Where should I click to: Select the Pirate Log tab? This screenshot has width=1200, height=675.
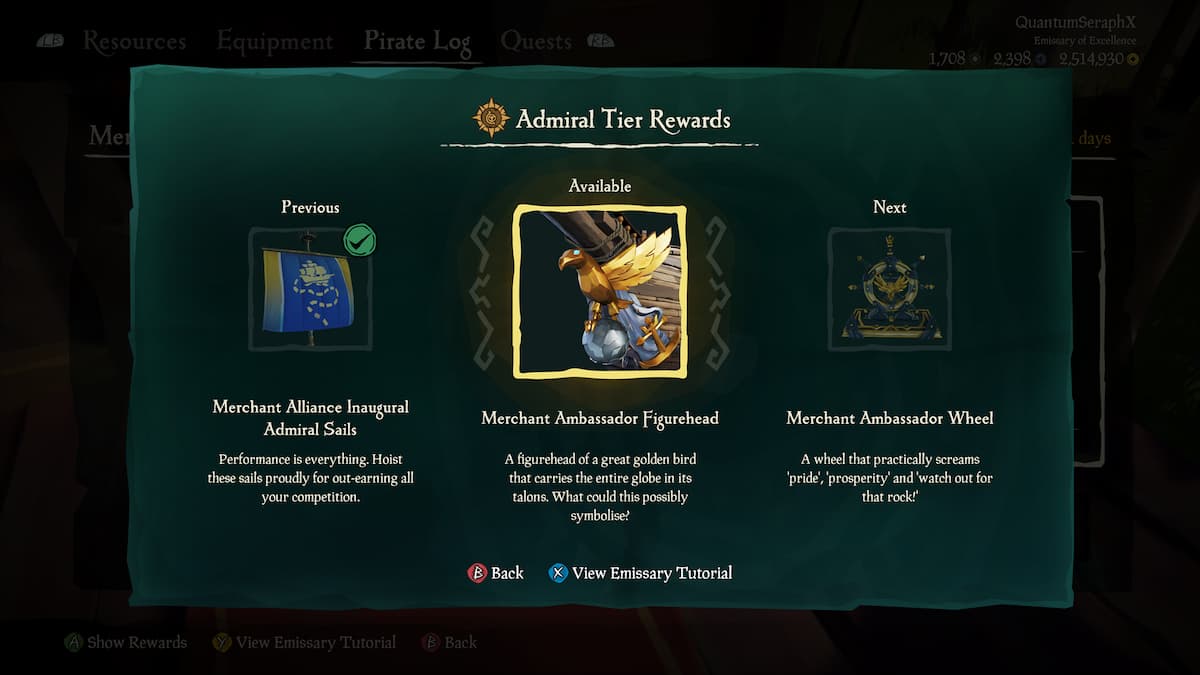[x=417, y=42]
